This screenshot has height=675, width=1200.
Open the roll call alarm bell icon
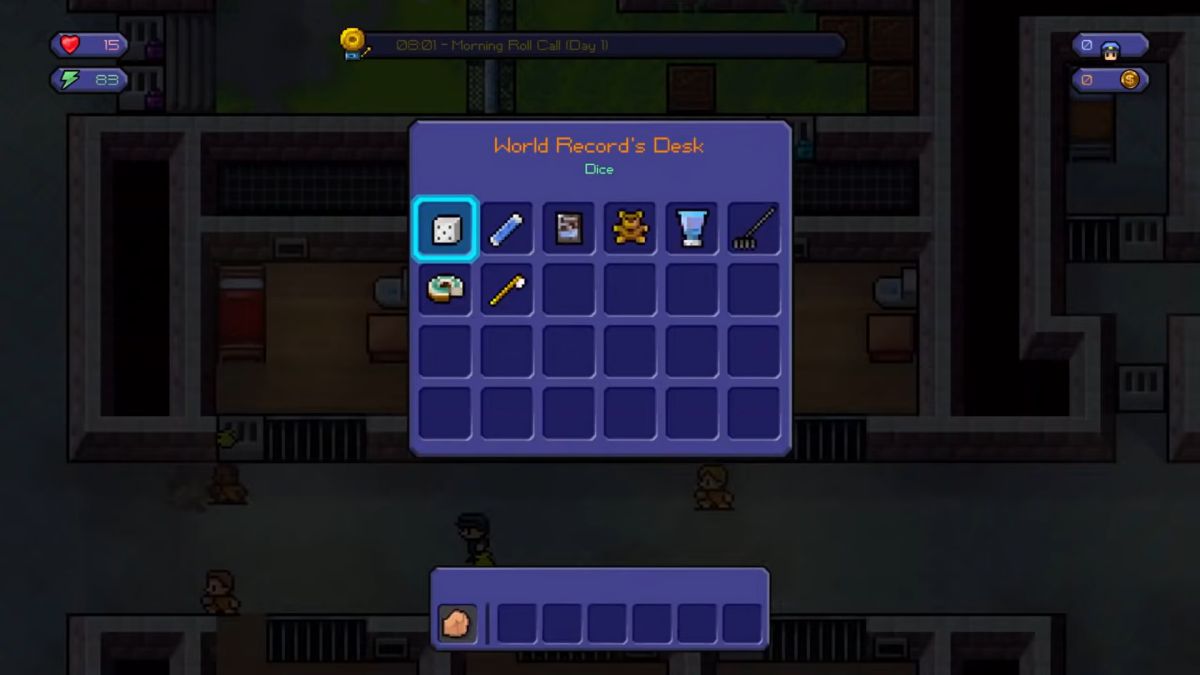[354, 43]
